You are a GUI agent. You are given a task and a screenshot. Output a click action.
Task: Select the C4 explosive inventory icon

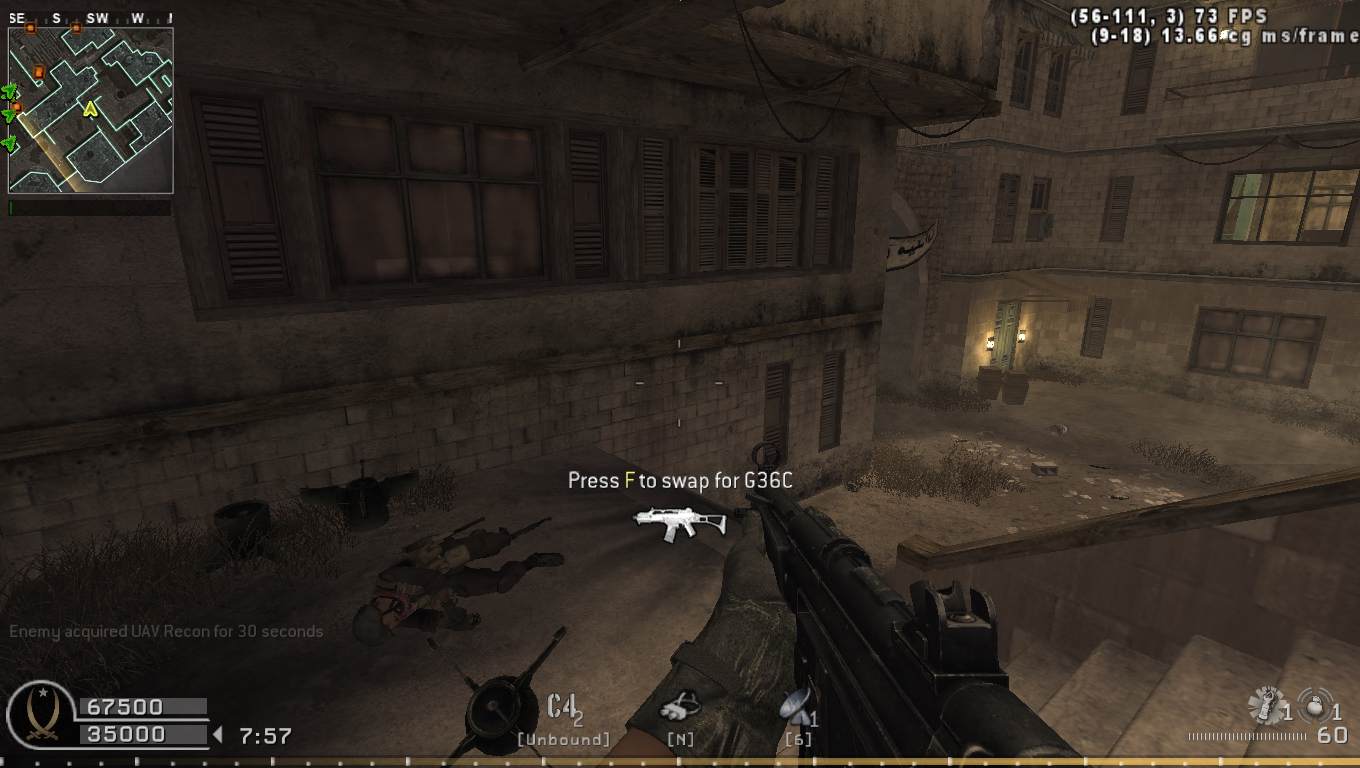(562, 706)
